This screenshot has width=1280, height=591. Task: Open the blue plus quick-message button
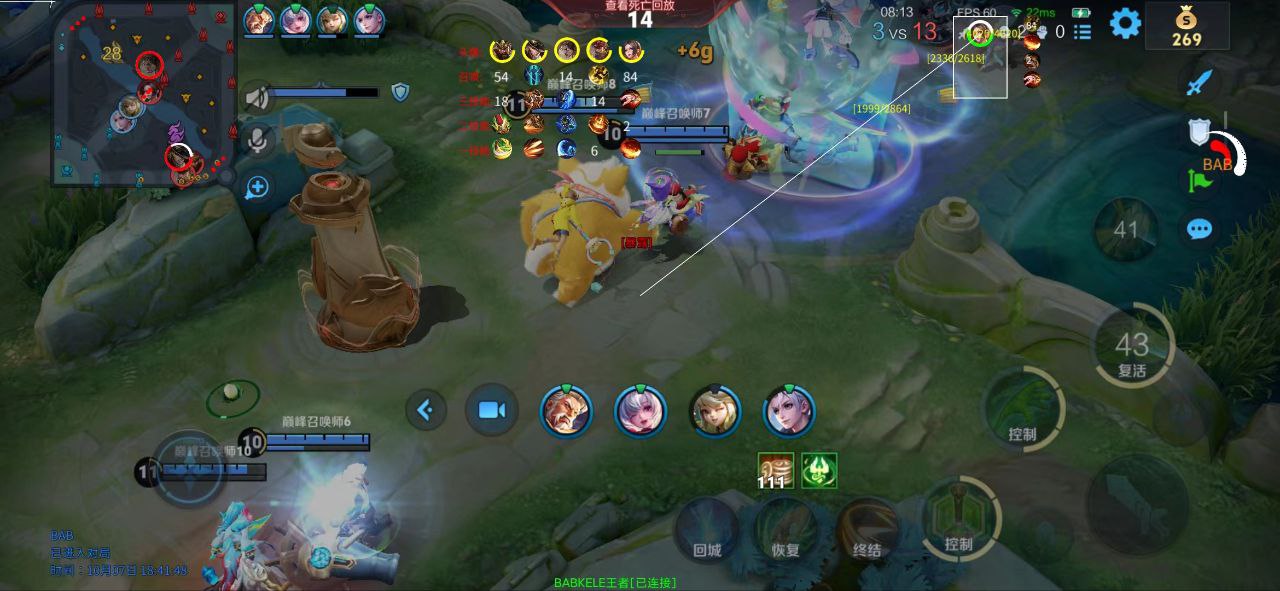click(x=257, y=187)
